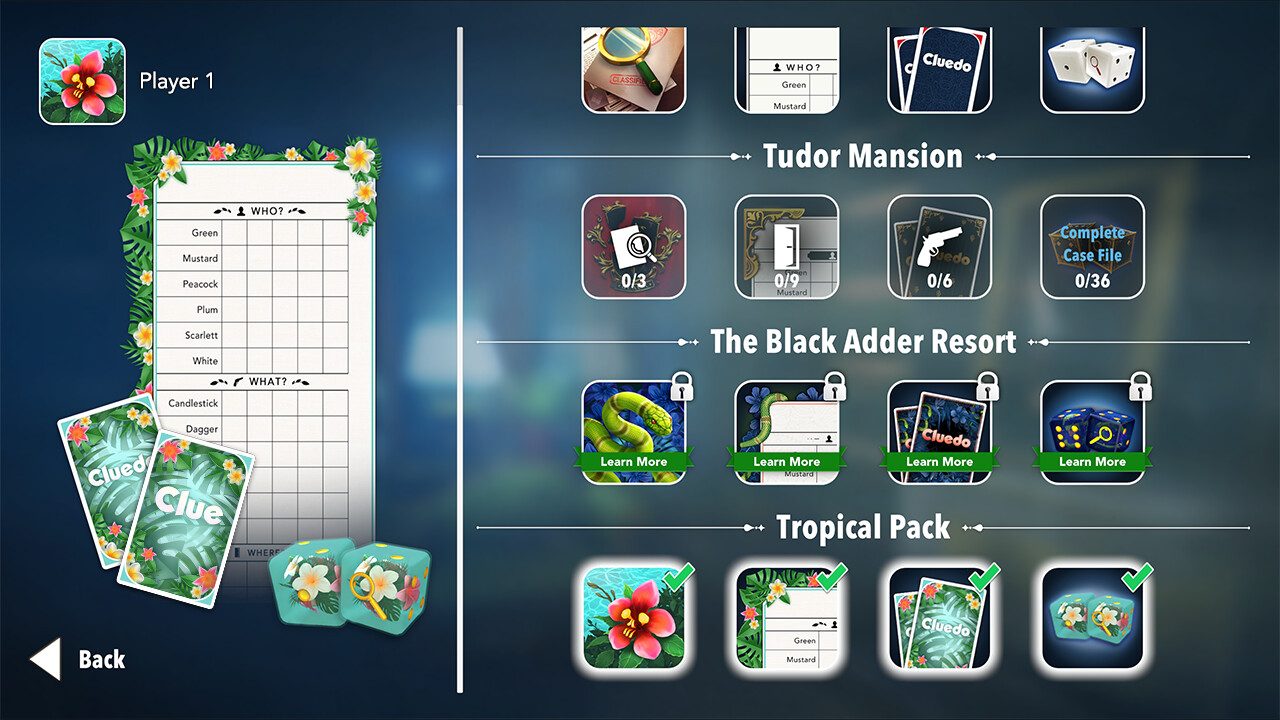This screenshot has height=720, width=1280.
Task: Select the classified magnifying glass theme icon
Action: (x=635, y=67)
